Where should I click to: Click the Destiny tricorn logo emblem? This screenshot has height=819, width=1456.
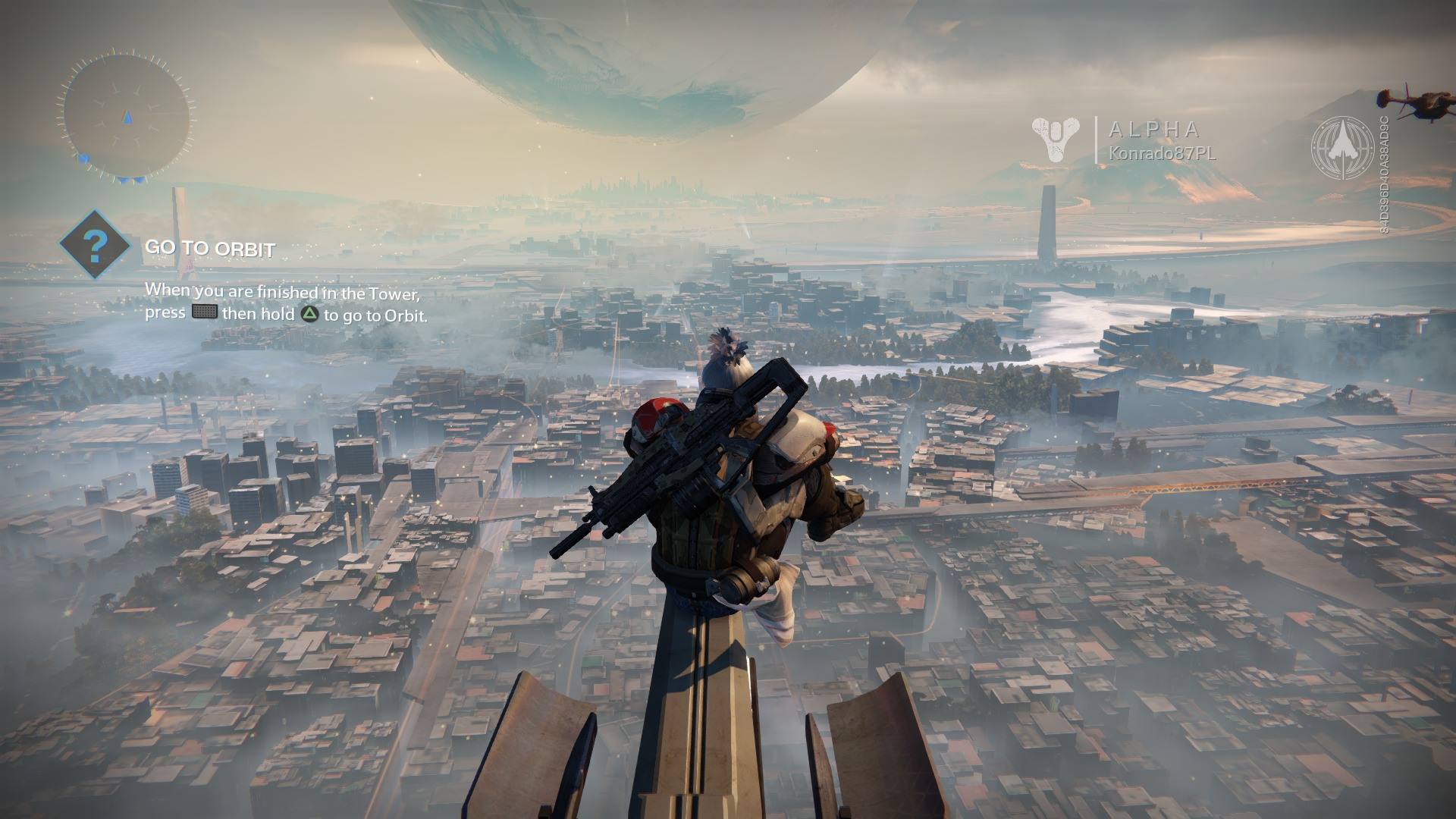[1056, 140]
